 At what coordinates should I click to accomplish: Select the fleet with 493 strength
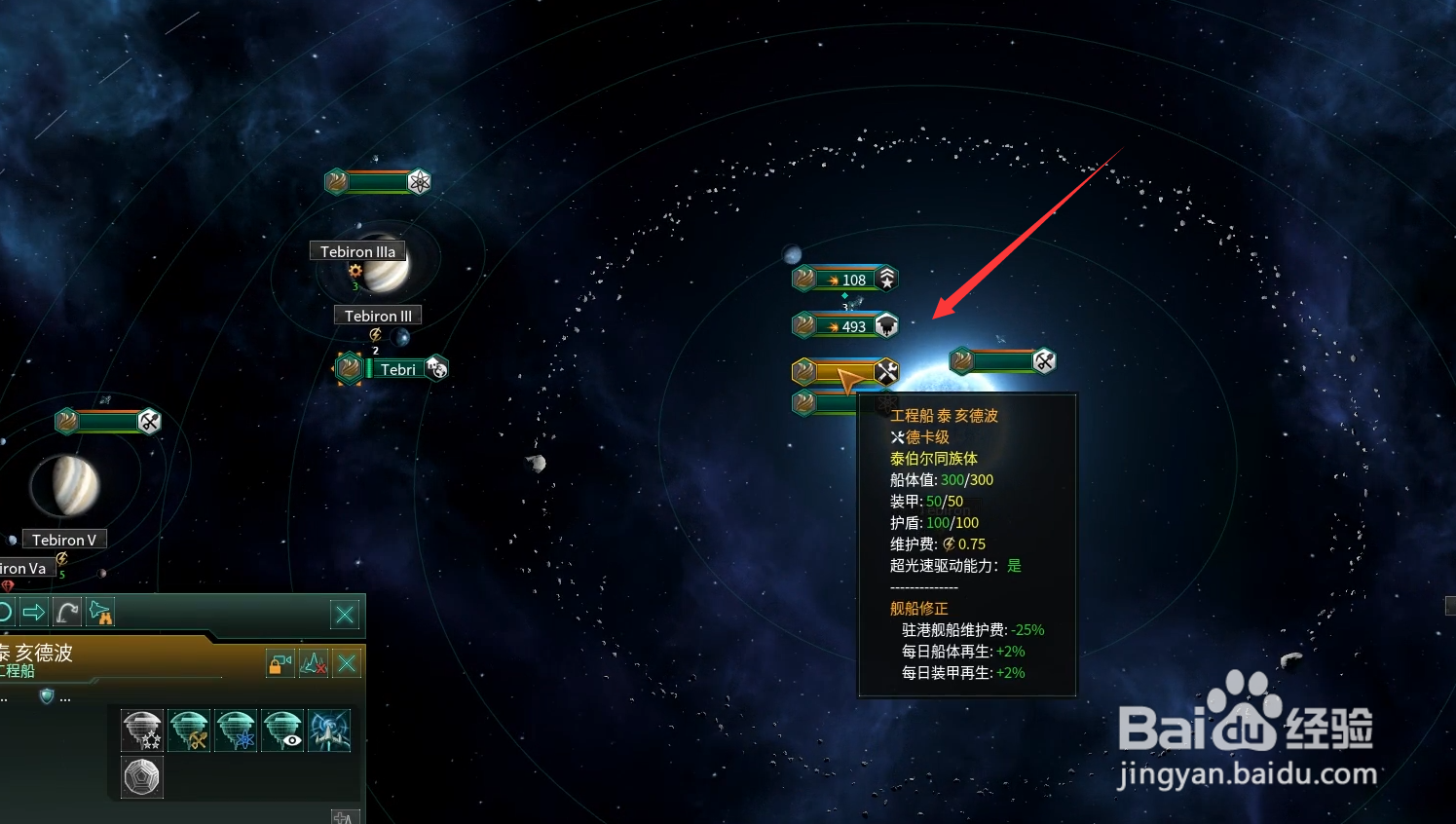pyautogui.click(x=844, y=325)
